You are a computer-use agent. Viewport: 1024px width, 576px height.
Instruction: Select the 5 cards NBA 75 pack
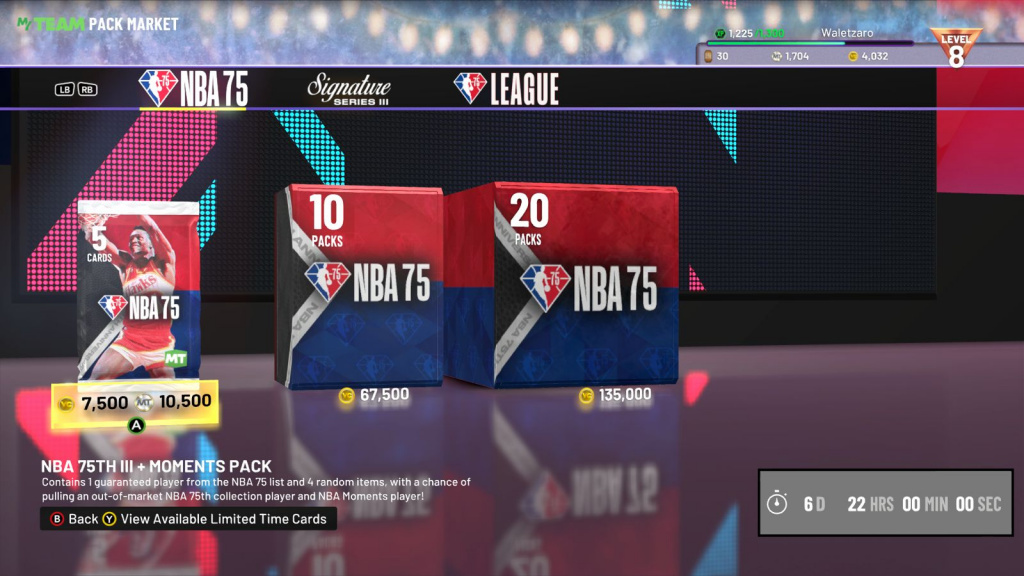(139, 291)
